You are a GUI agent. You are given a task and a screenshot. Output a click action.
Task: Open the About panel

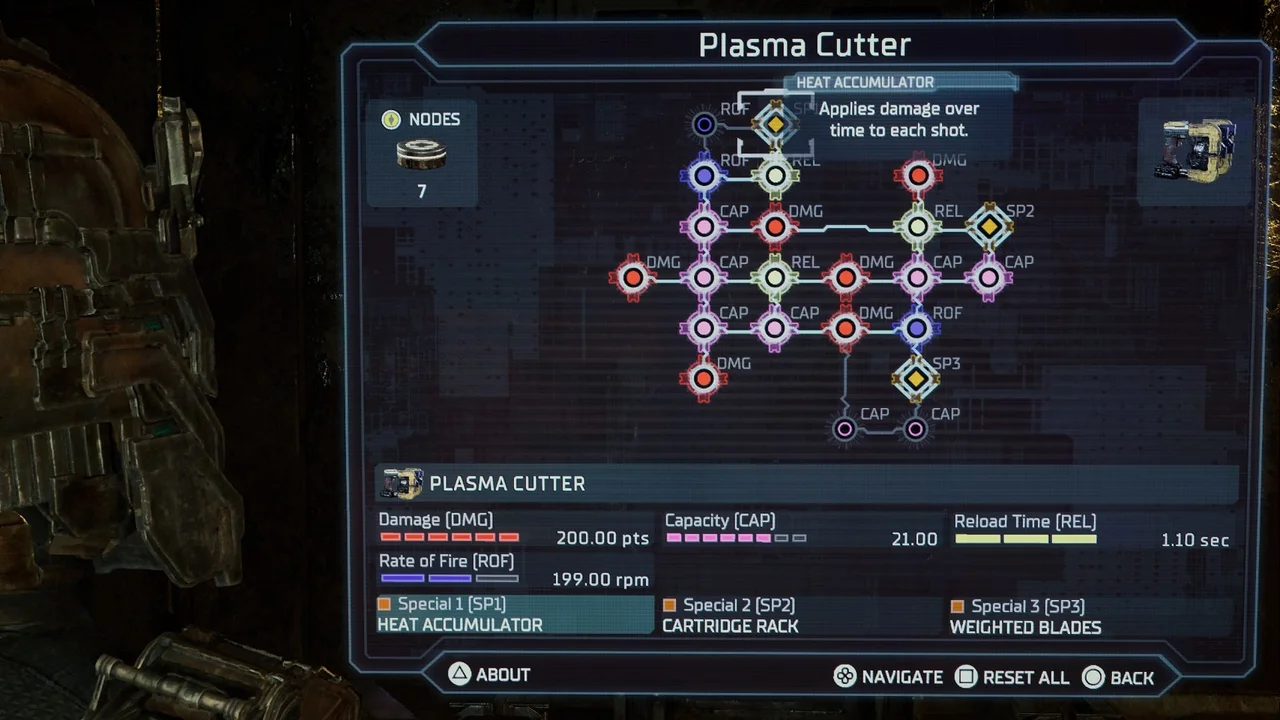488,674
